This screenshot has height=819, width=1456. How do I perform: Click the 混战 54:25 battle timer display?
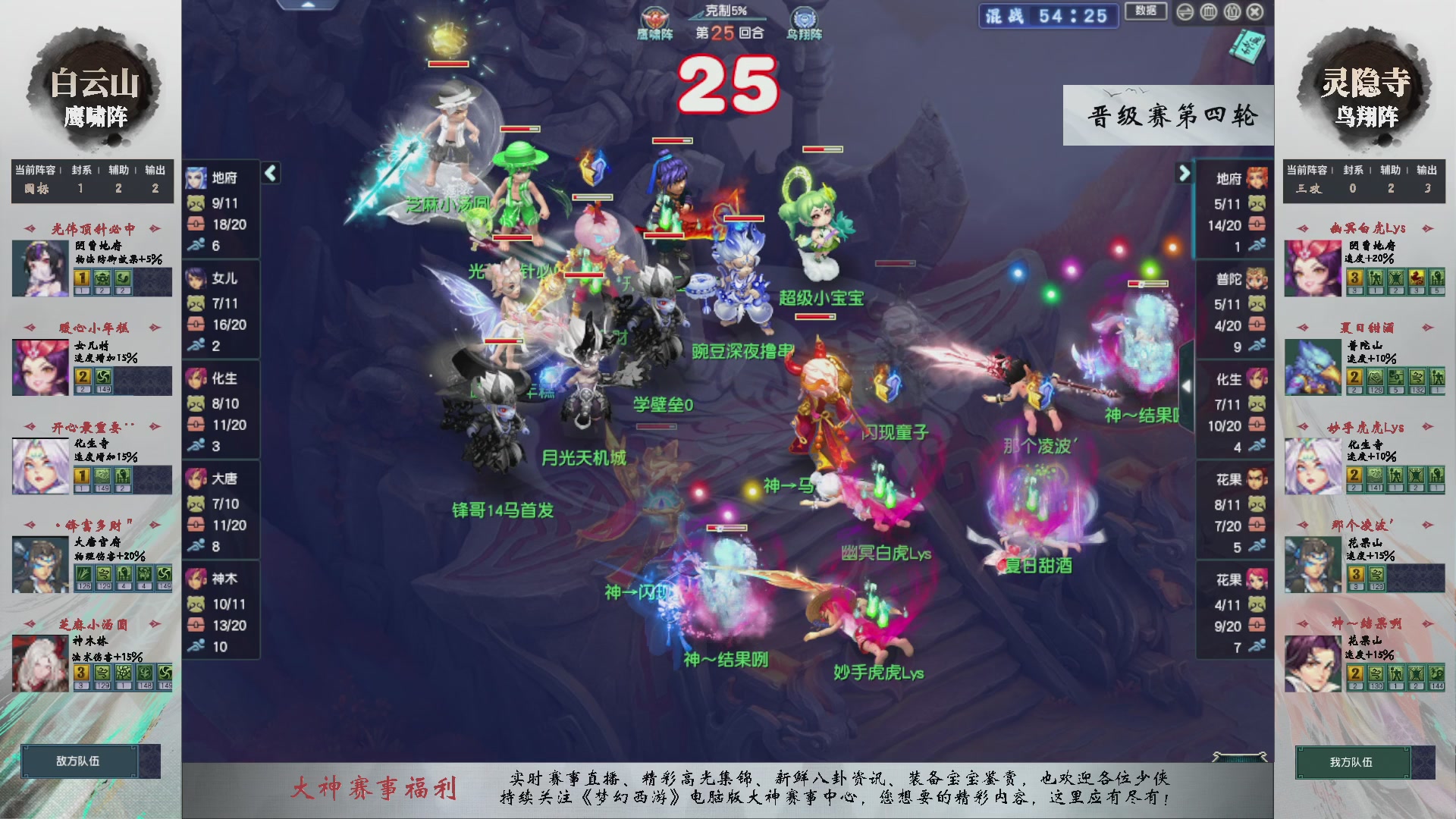click(x=1047, y=17)
